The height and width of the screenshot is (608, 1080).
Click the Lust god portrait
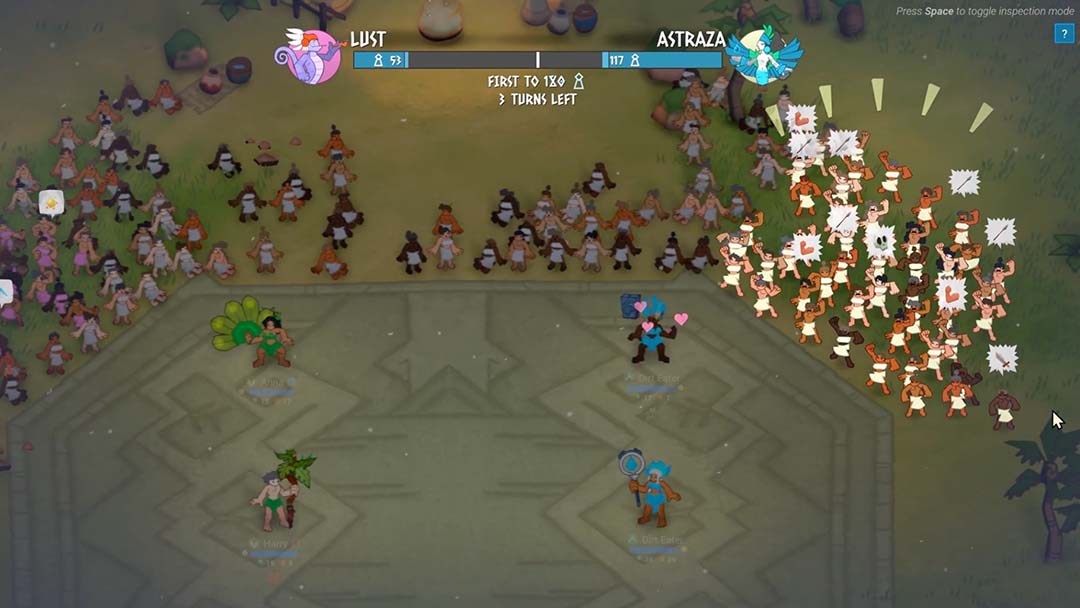(312, 56)
